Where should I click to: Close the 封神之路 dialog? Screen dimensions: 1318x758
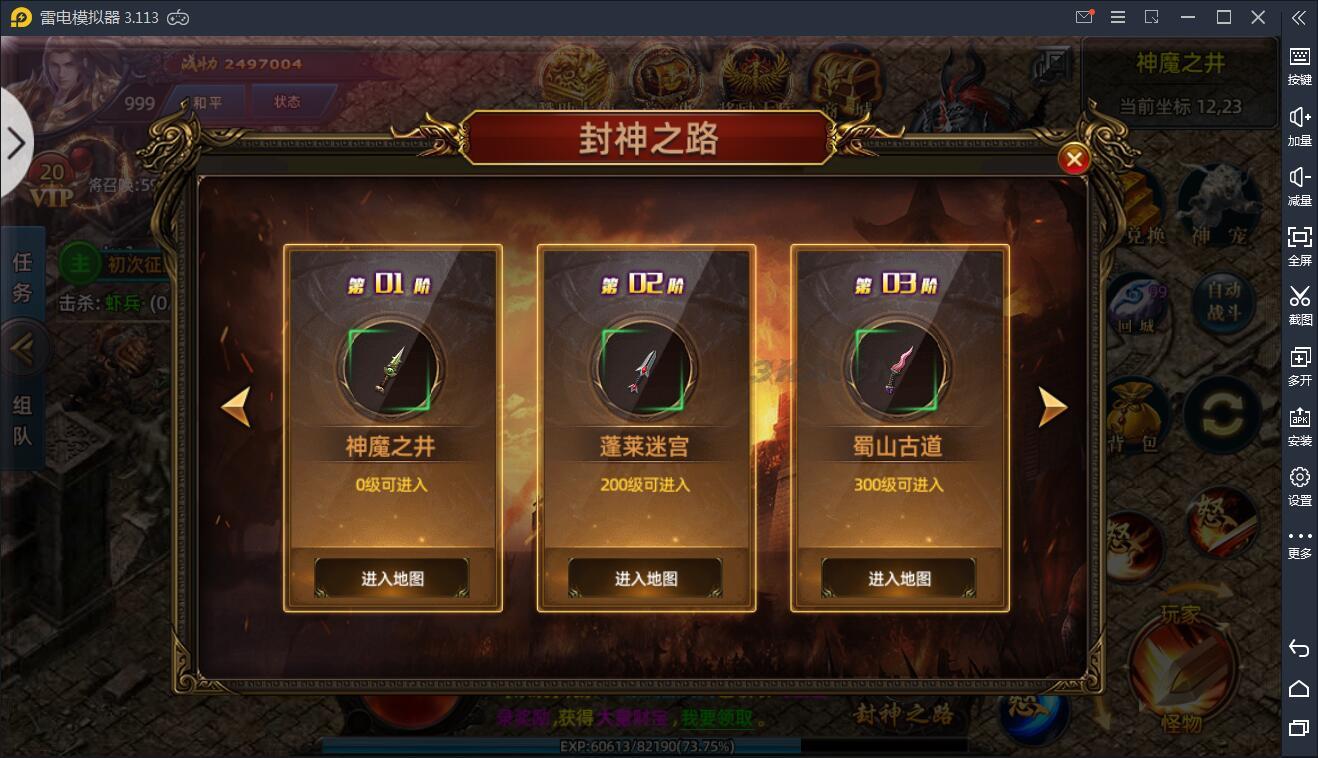pos(1074,159)
